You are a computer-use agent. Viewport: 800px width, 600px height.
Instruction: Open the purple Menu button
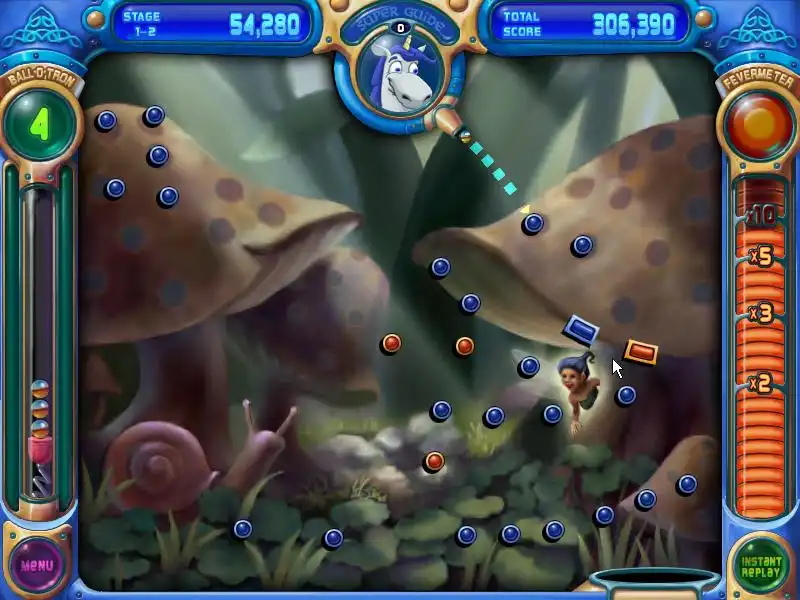pyautogui.click(x=37, y=564)
